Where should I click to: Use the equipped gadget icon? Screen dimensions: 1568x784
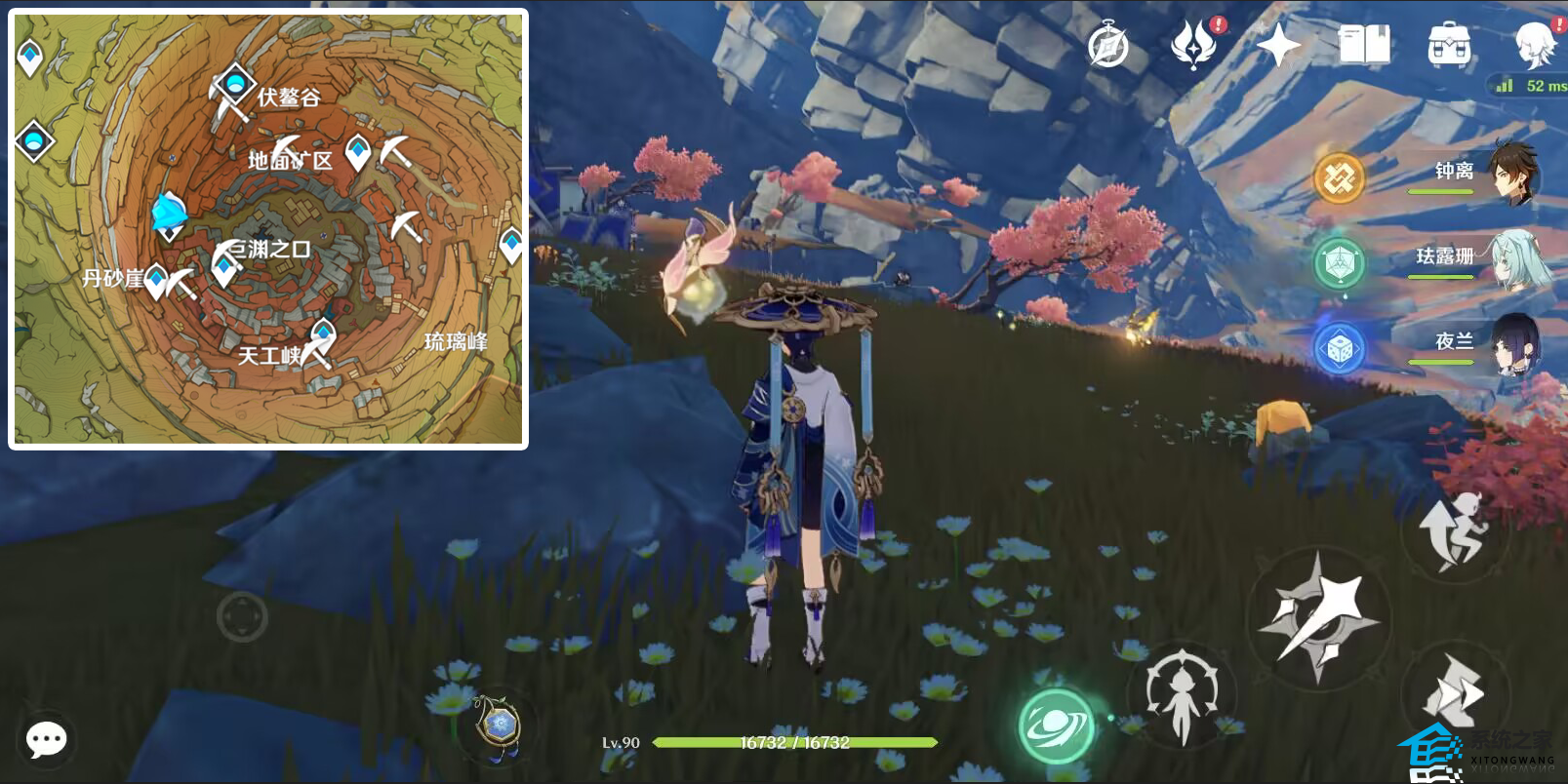coord(499,725)
